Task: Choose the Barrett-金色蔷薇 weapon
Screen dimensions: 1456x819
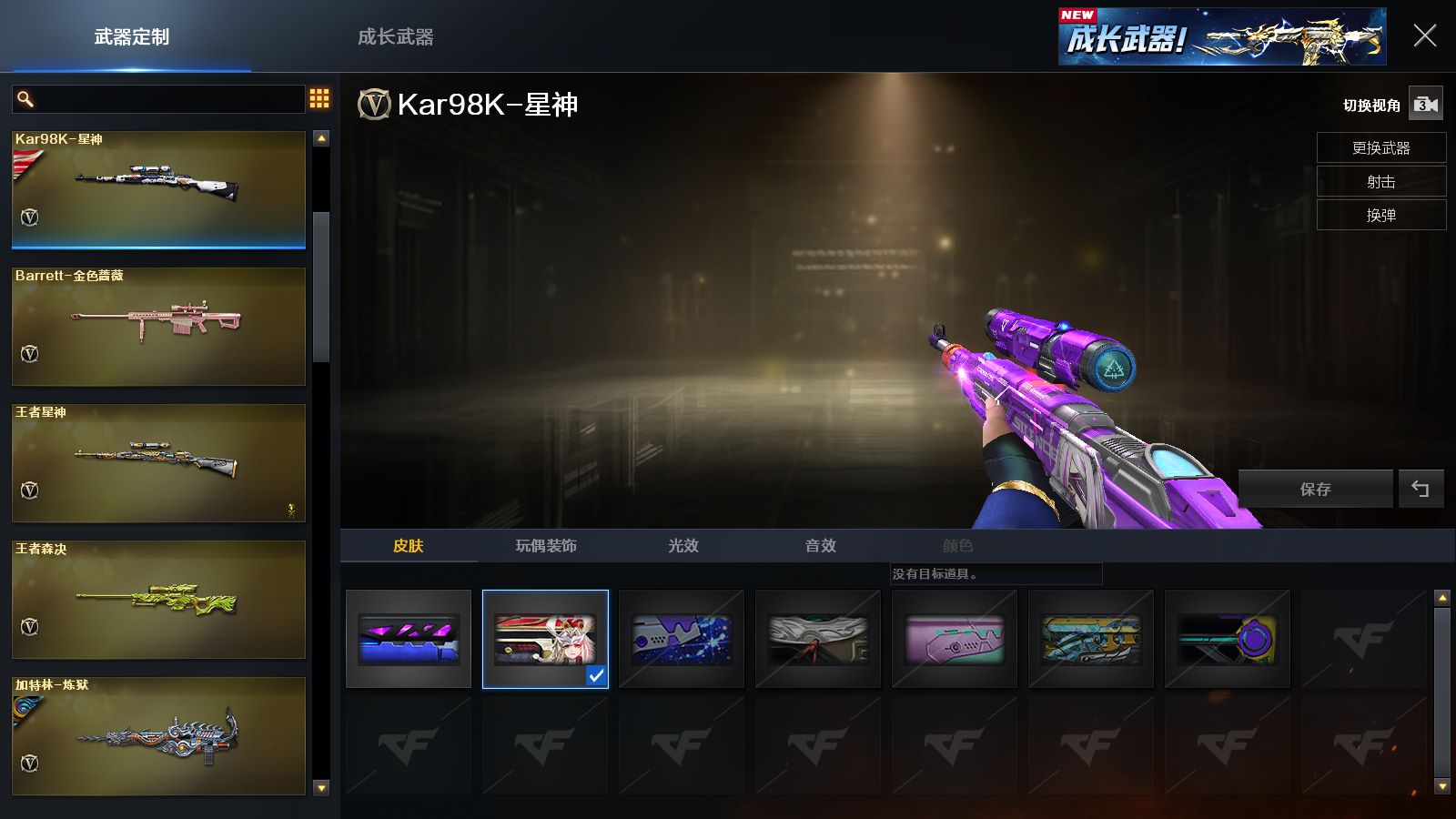Action: 158,326
